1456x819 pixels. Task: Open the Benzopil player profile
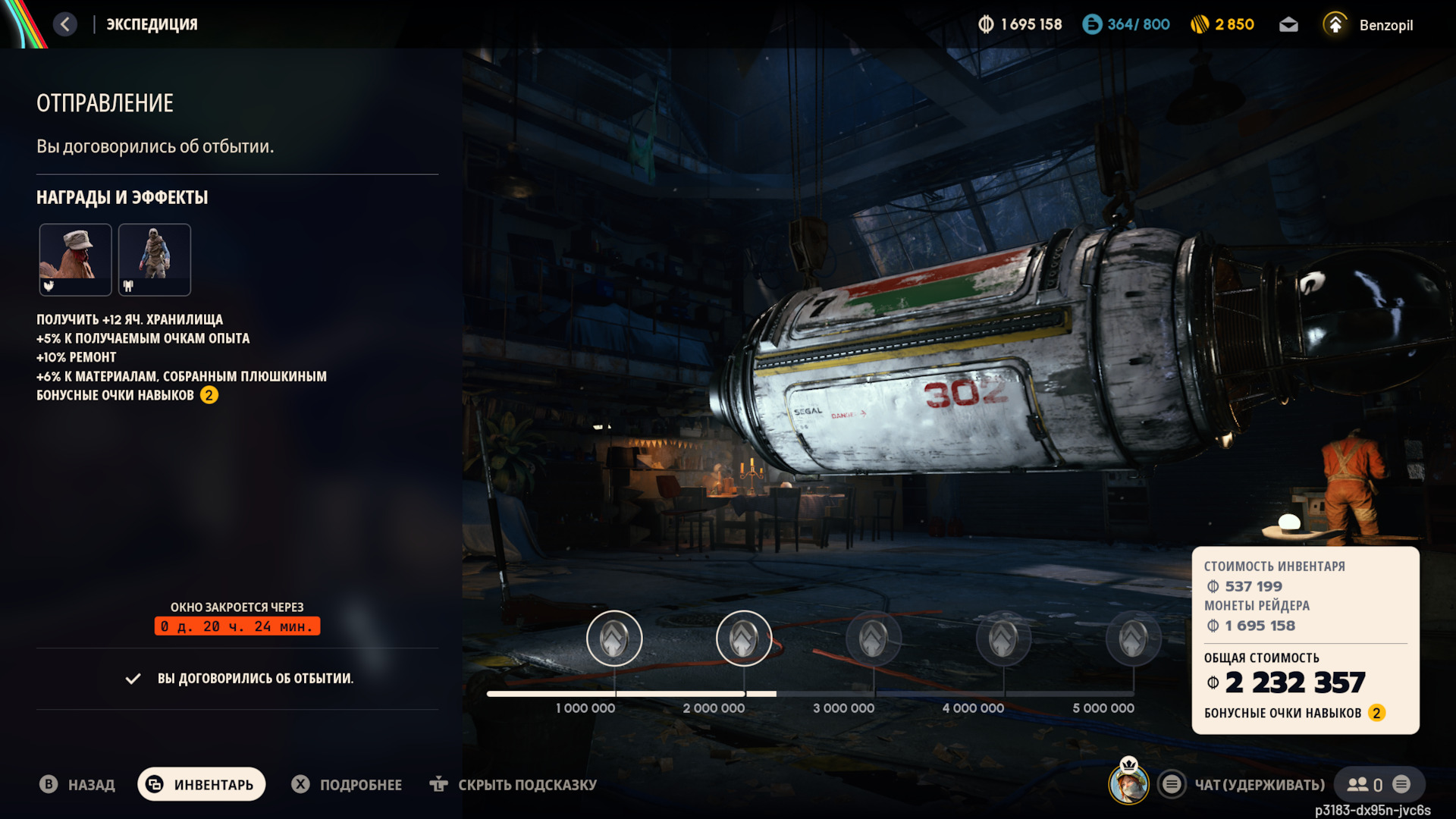(x=1370, y=25)
